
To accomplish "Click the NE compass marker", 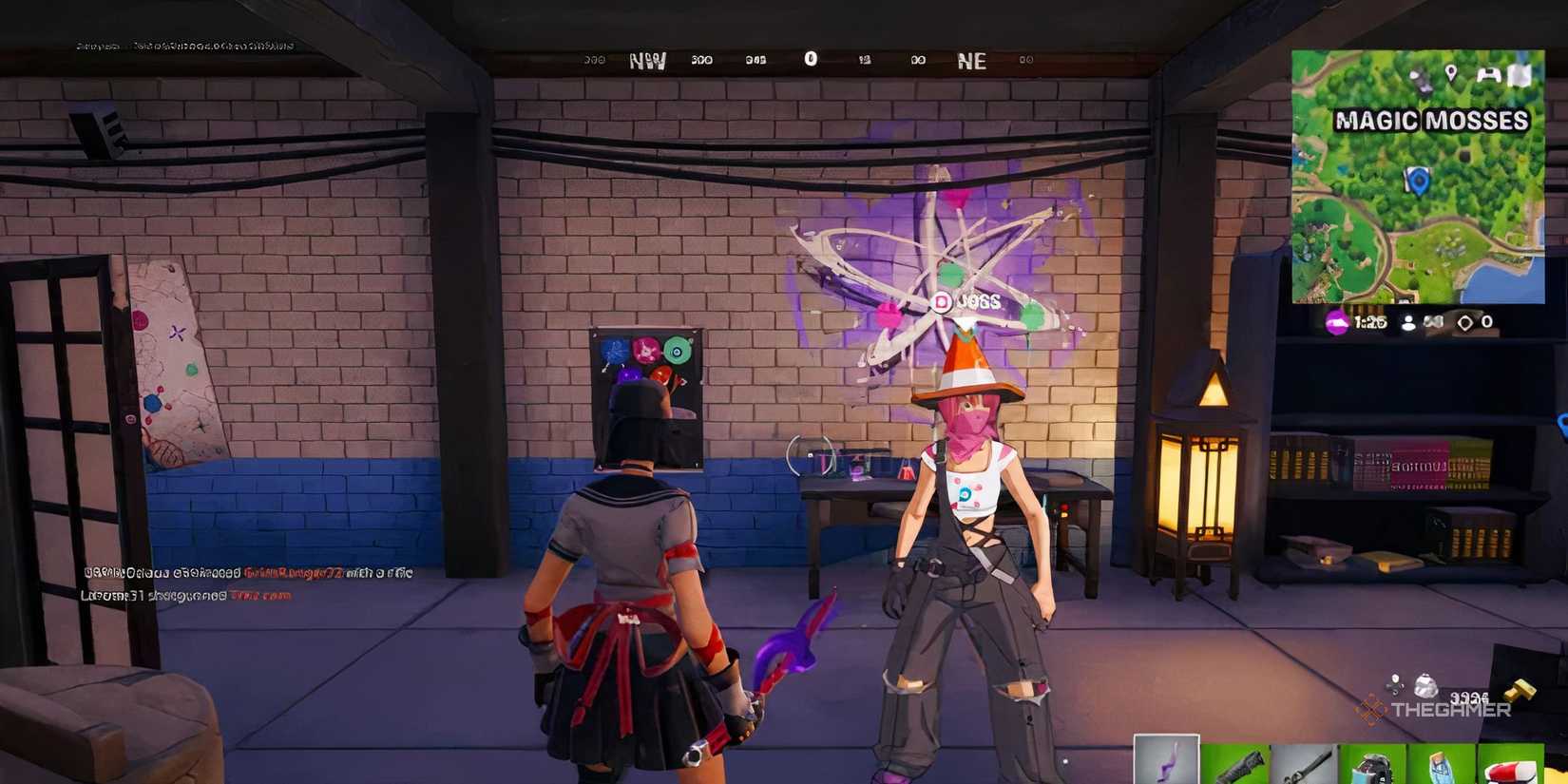I will tap(974, 60).
